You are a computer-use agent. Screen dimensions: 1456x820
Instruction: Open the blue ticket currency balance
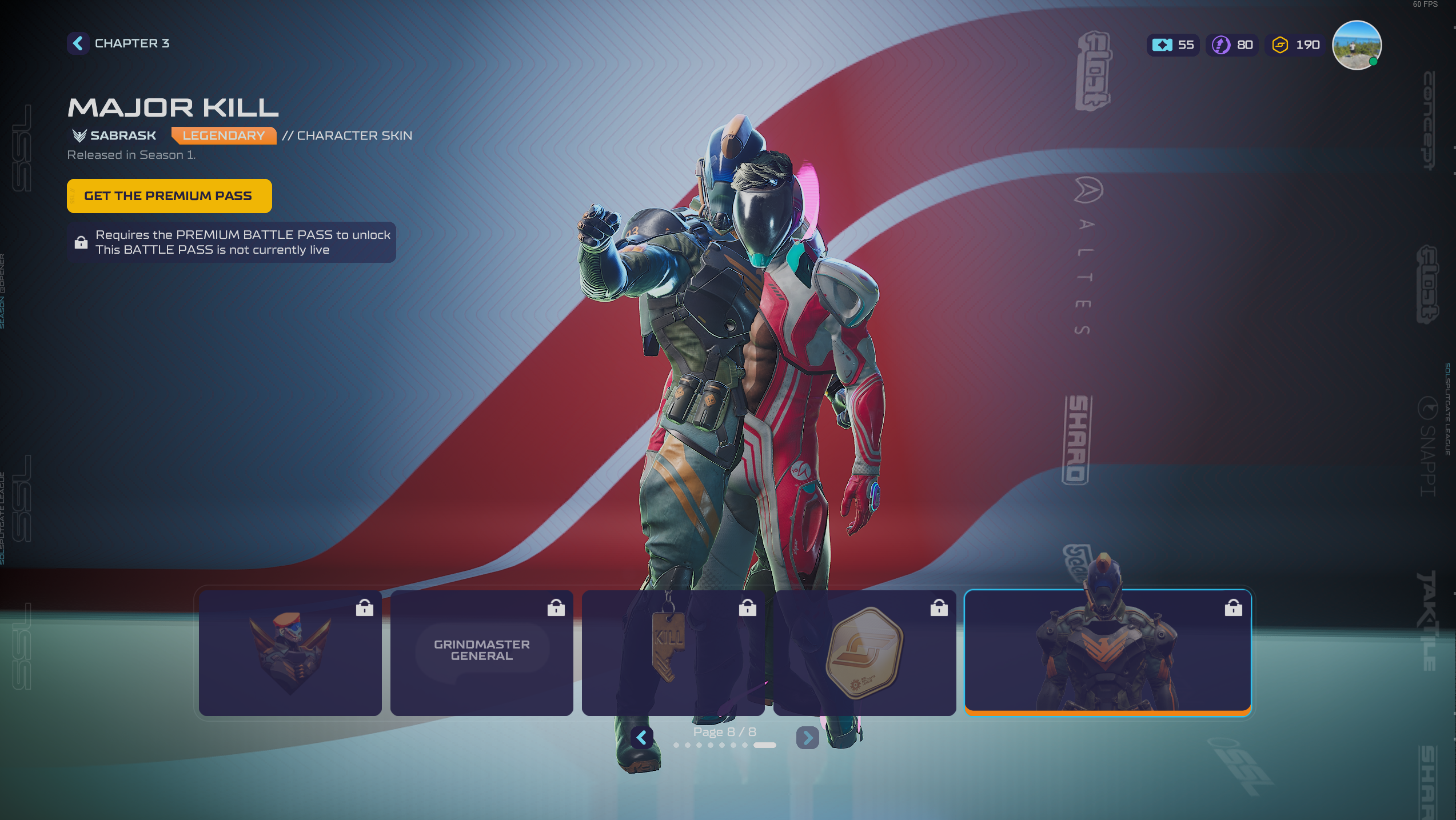pos(1173,45)
